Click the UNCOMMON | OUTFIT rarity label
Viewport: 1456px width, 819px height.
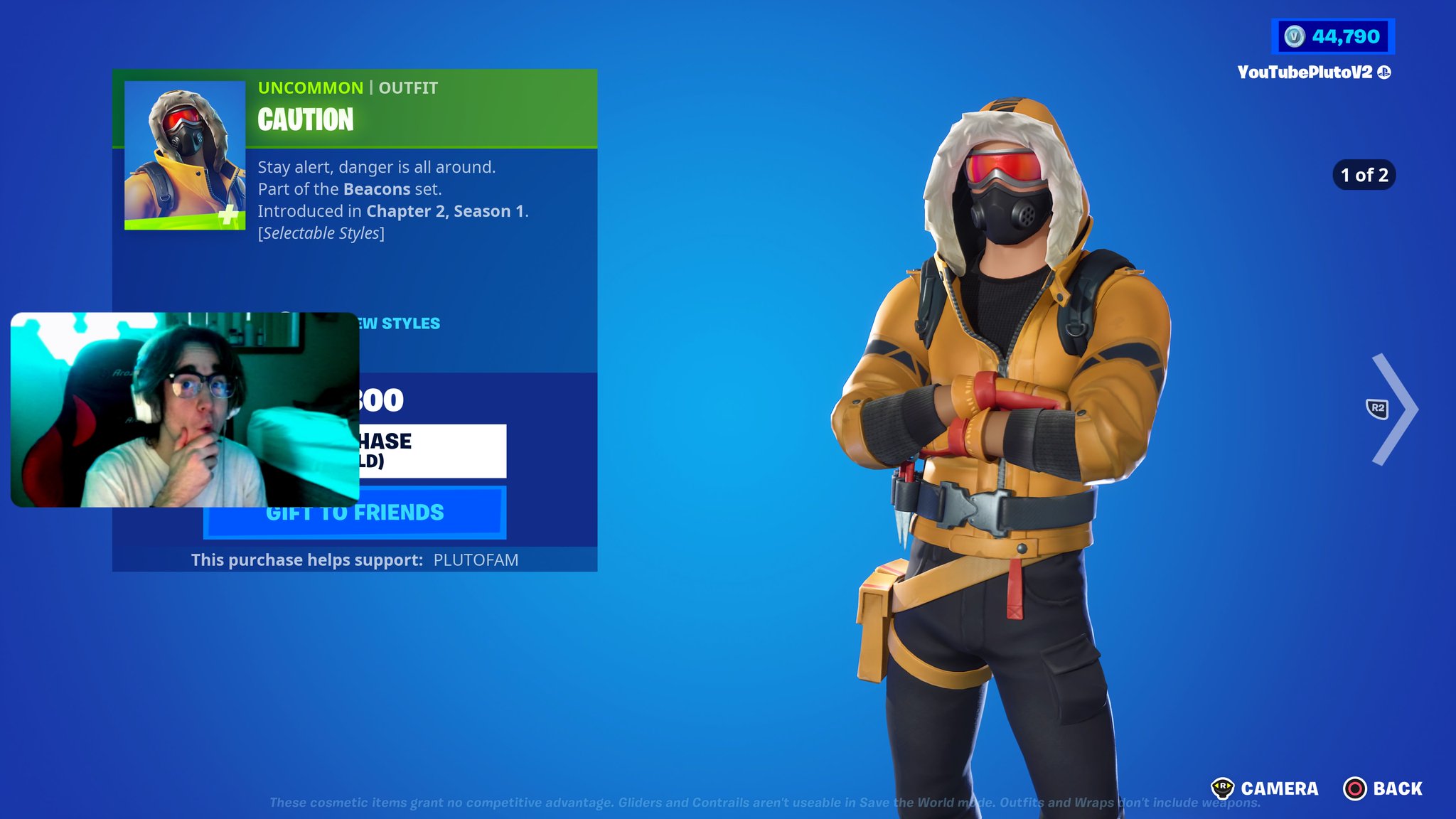pos(347,88)
